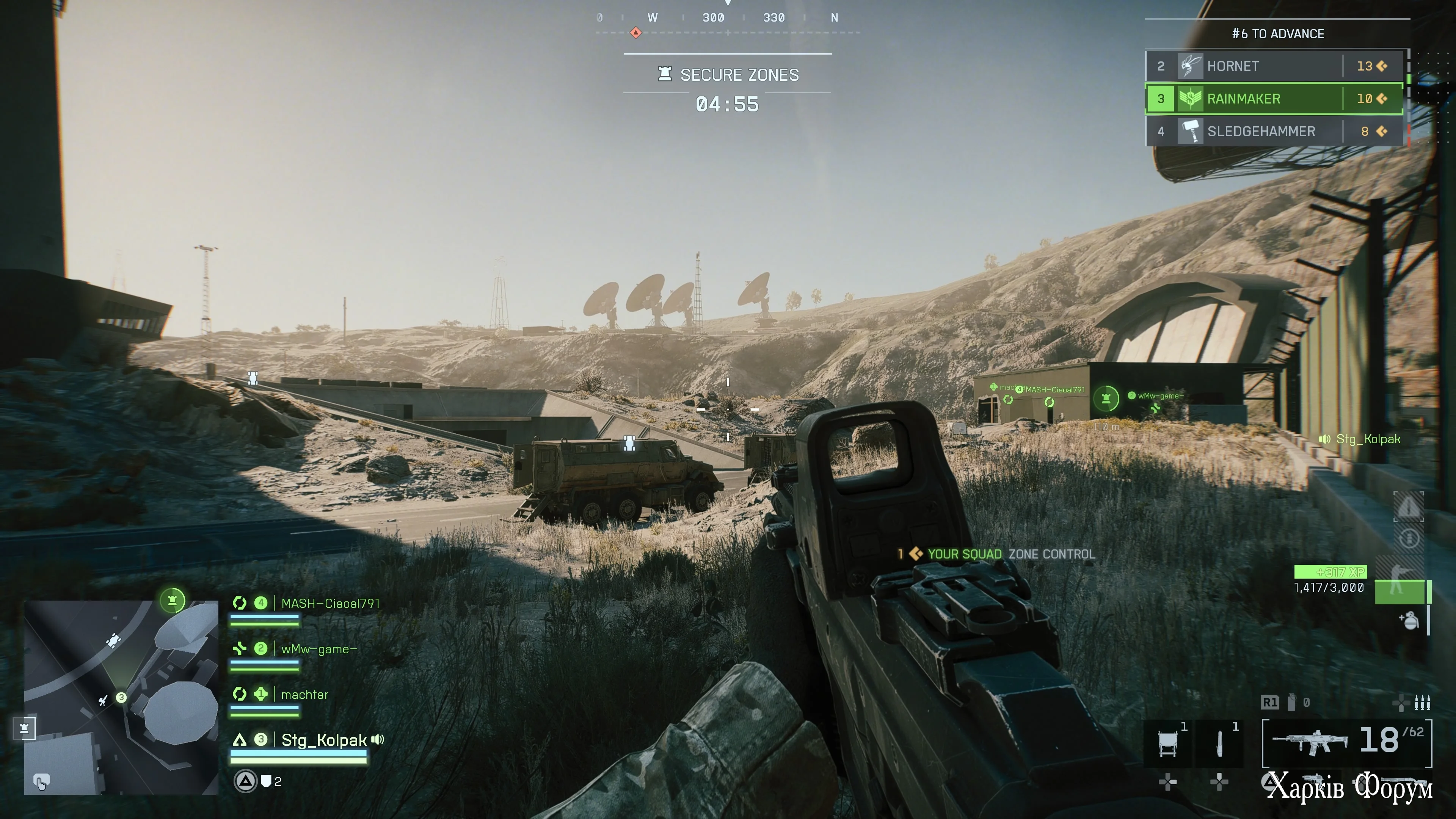1456x819 pixels.
Task: Select squadmate machtar in squad list
Action: pos(304,695)
